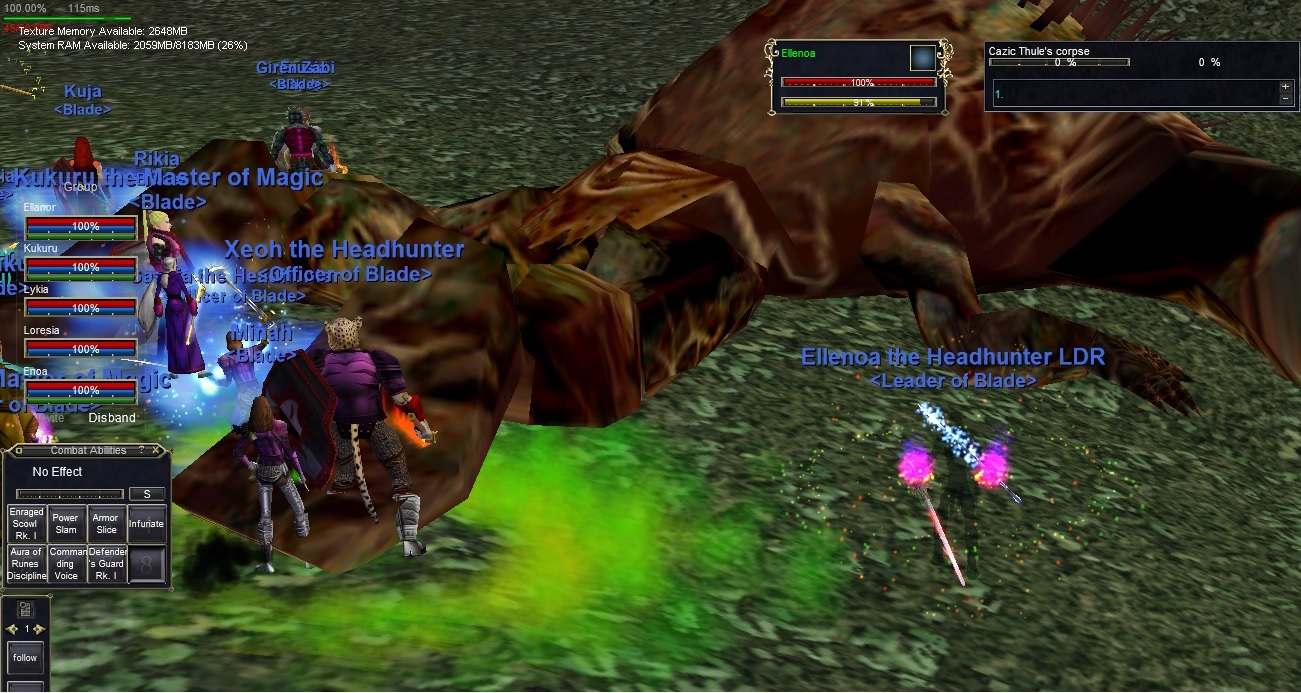1301x693 pixels.
Task: Activate Defender's Guard Rk. I
Action: [x=106, y=564]
